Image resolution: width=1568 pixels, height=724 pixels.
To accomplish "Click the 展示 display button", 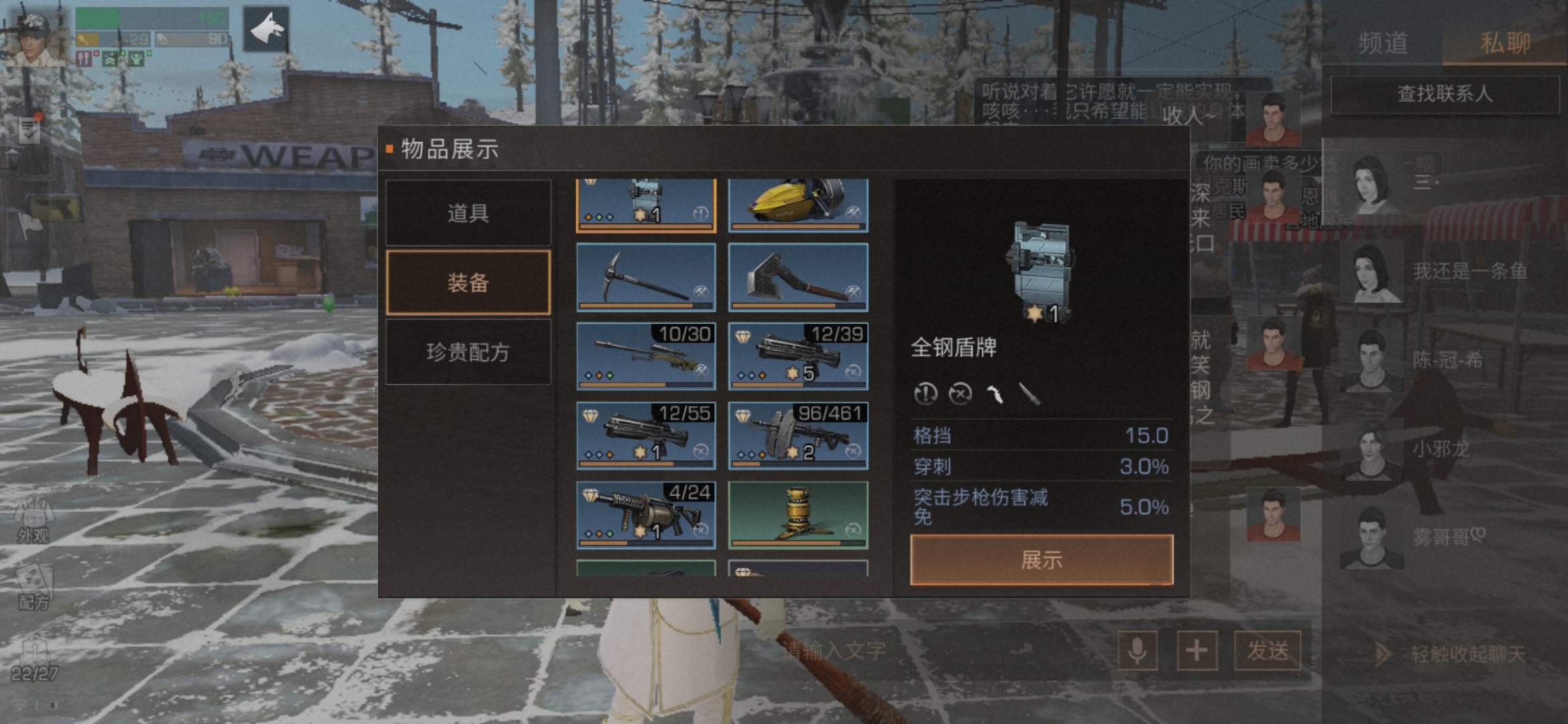I will coord(1039,560).
